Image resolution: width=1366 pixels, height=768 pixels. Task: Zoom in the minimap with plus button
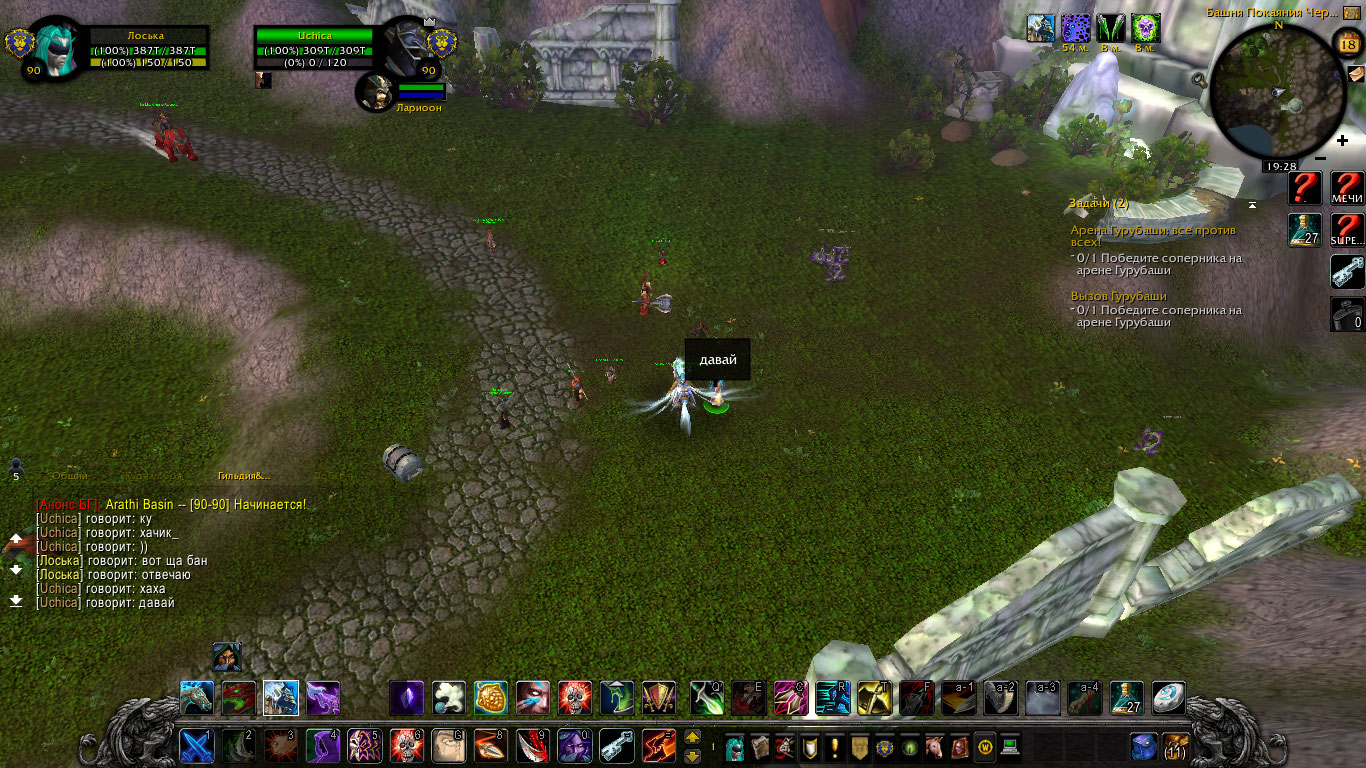[x=1342, y=141]
